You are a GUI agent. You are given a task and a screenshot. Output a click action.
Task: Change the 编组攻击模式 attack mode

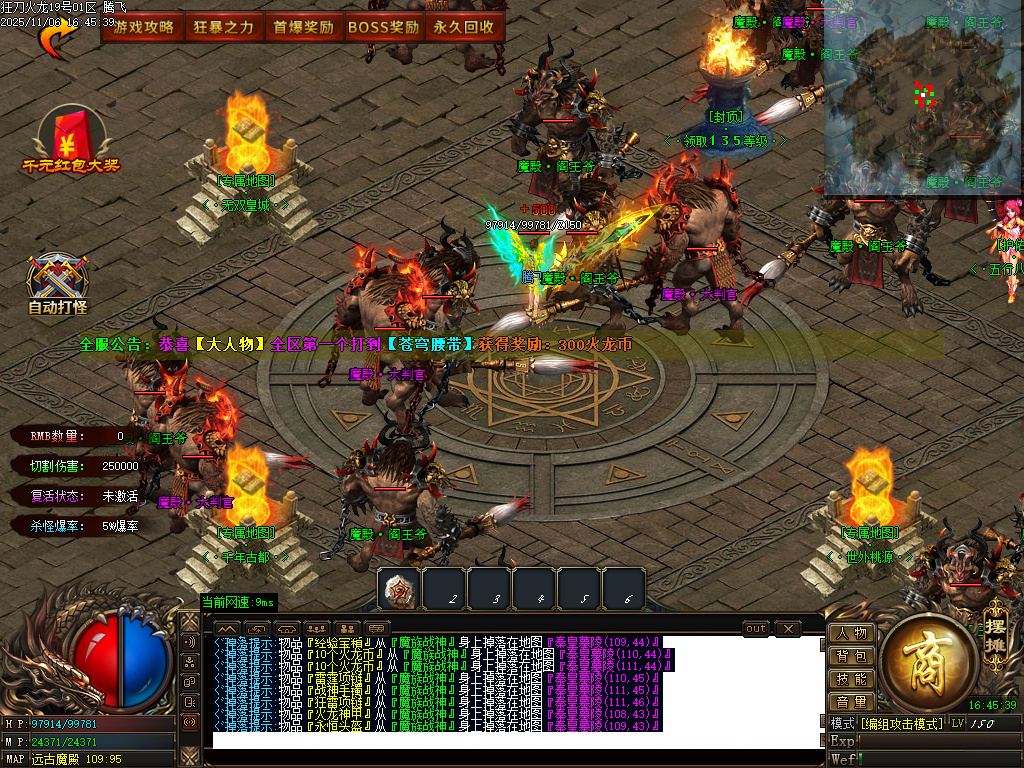pos(900,723)
